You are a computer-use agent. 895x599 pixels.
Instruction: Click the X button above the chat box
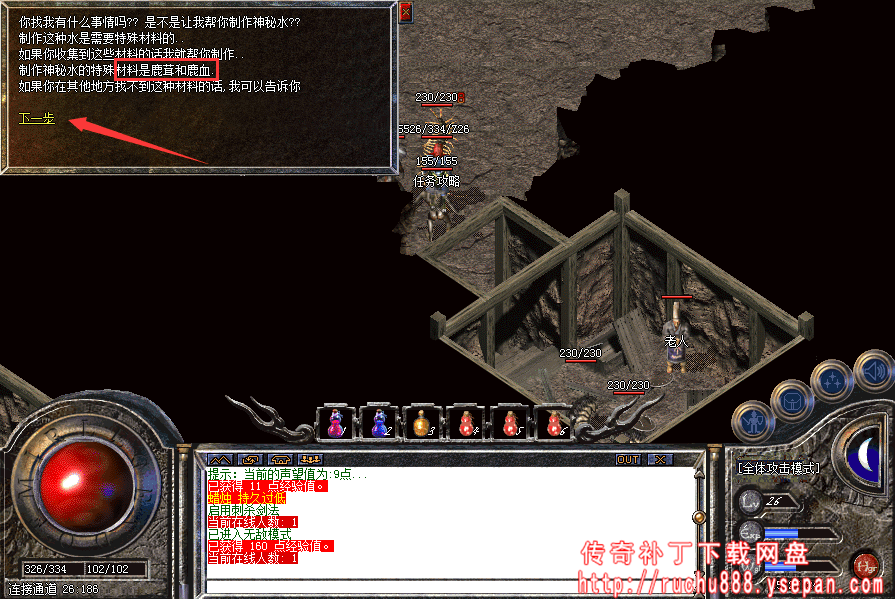(x=658, y=460)
